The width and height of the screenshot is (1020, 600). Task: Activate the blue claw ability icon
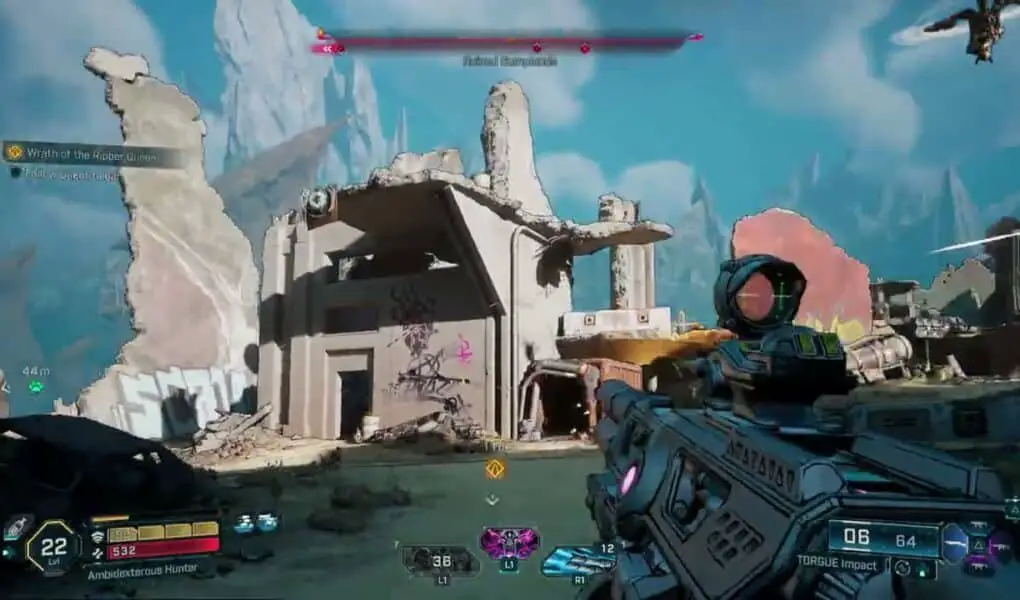tap(578, 561)
